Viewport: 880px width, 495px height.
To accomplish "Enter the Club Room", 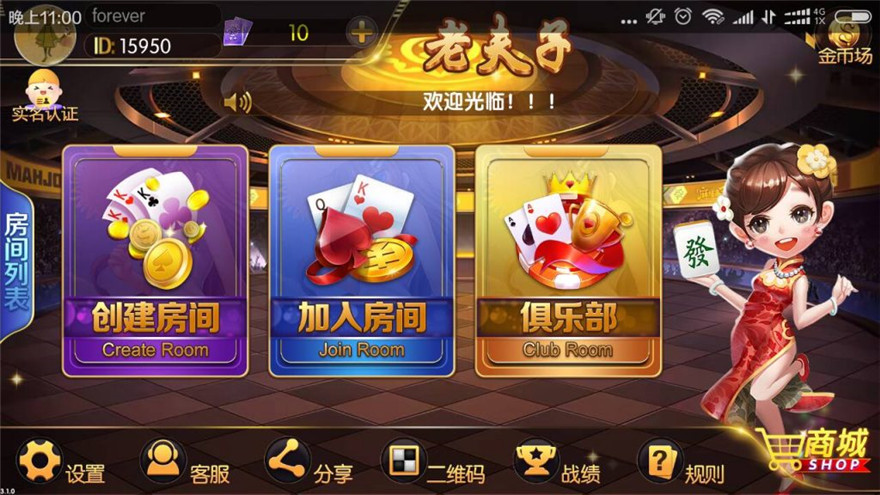I will pos(567,260).
